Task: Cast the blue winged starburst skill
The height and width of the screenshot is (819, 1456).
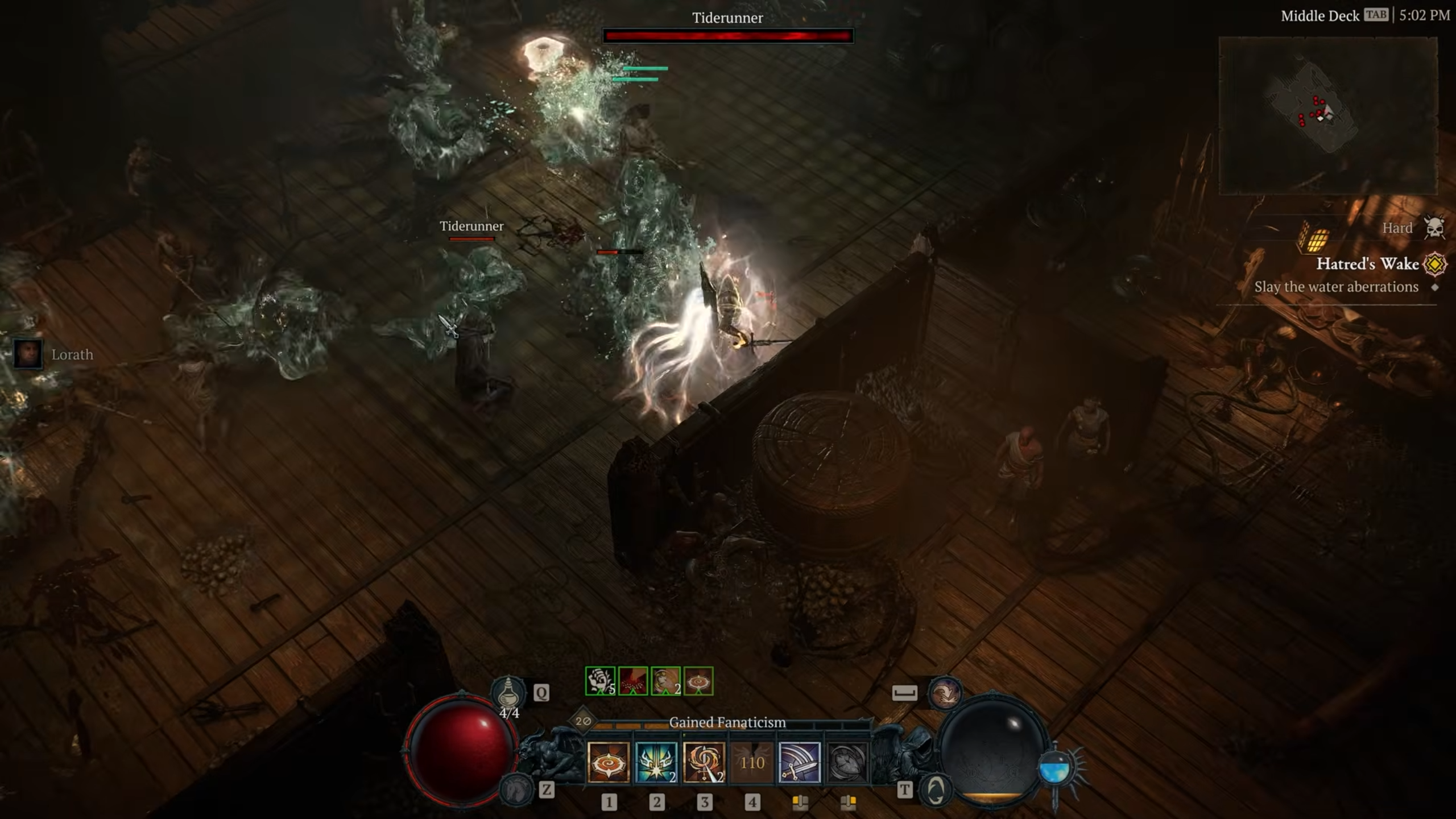Action: click(656, 762)
